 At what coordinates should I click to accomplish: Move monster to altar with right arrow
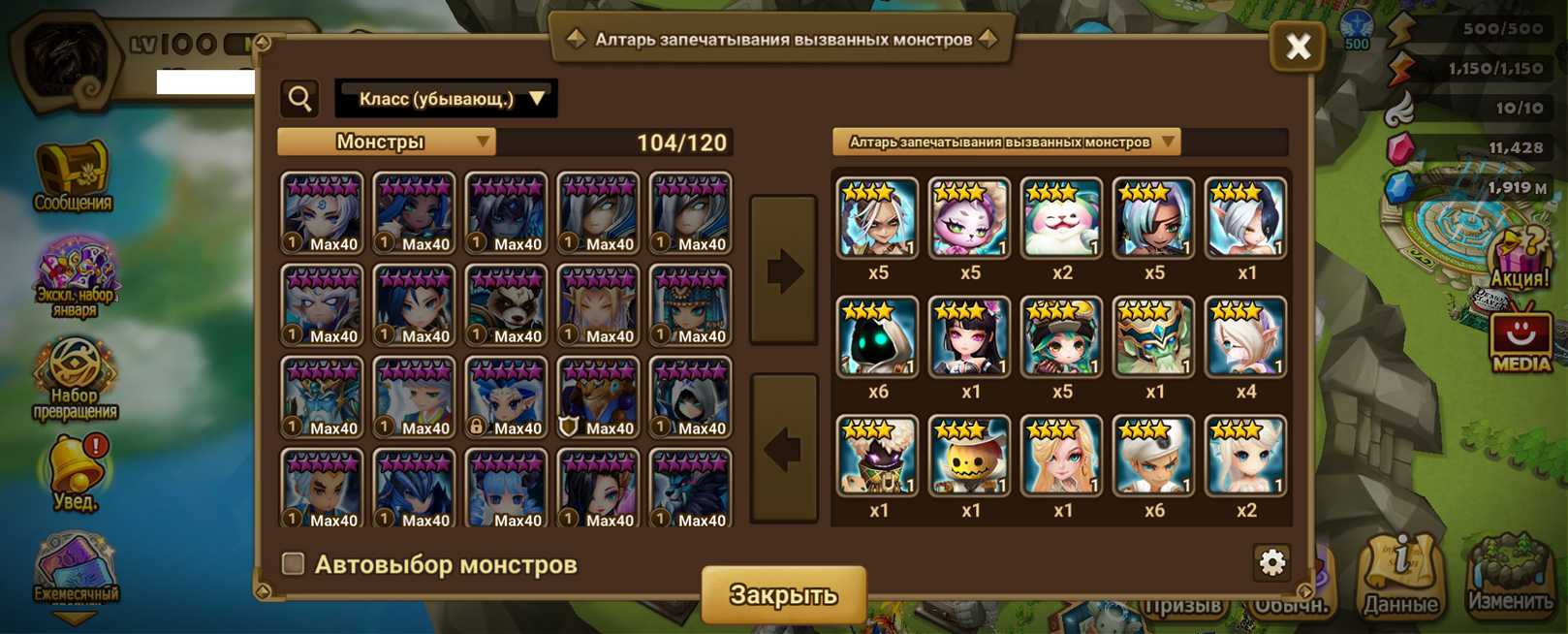(x=783, y=270)
